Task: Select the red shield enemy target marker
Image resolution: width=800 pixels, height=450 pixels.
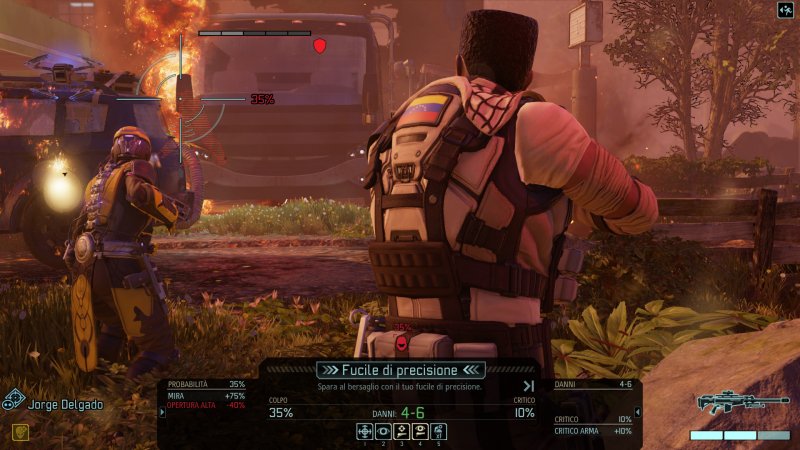Action: tap(320, 45)
